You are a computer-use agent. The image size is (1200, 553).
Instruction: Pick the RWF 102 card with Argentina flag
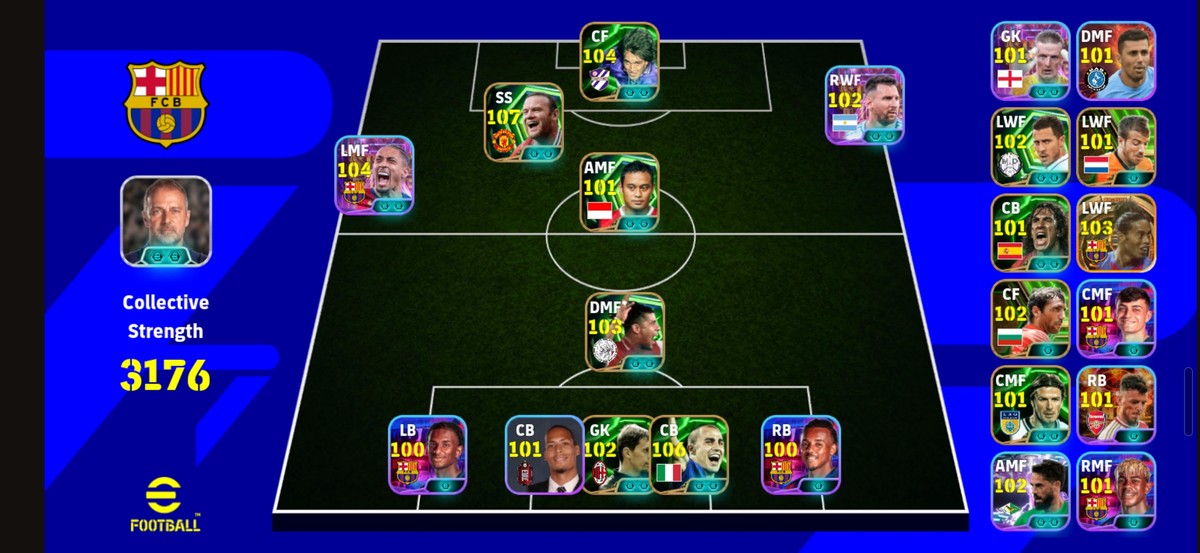[865, 105]
